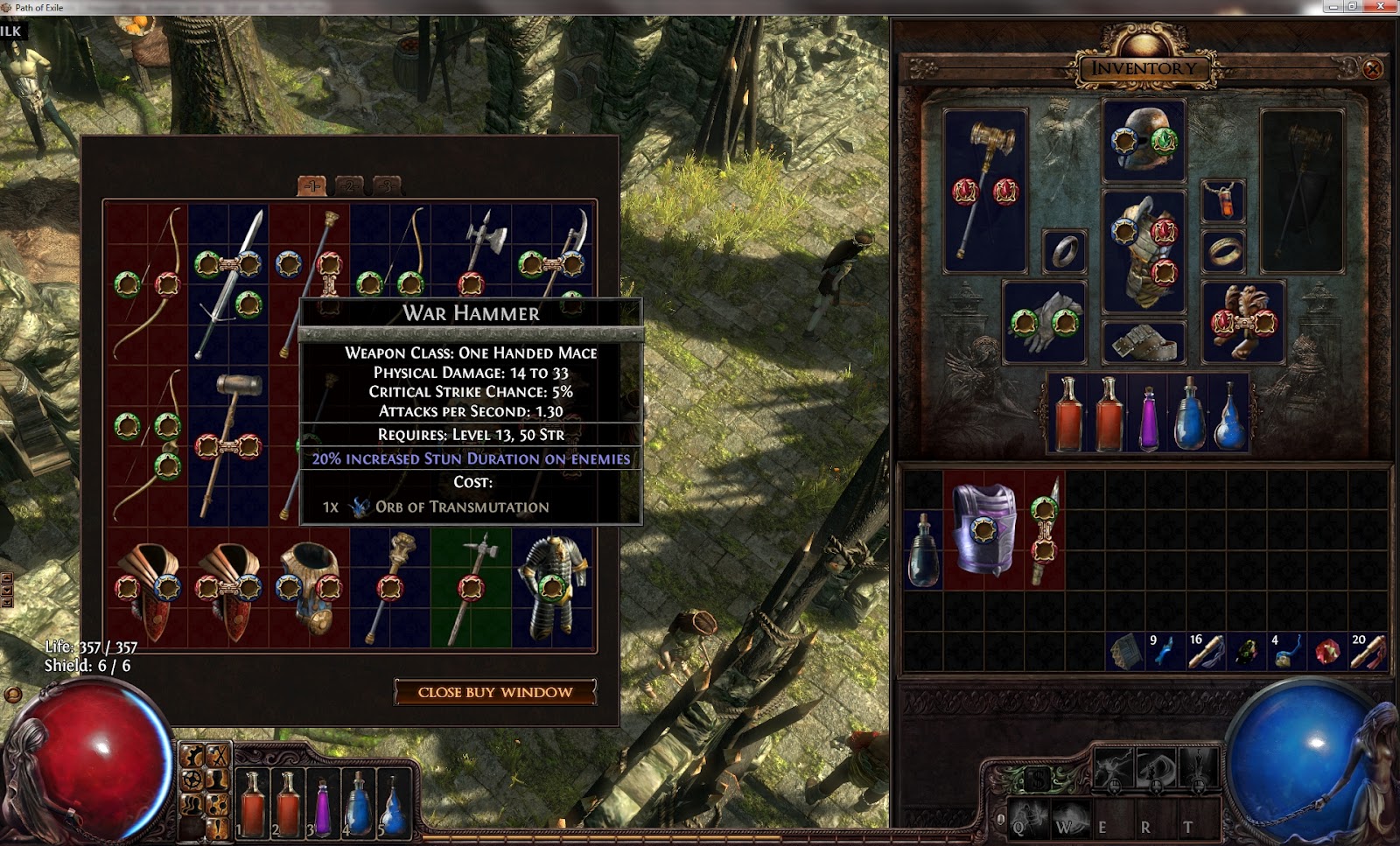Screen dimensions: 1400x846
Task: Select the equipped hammer in the weapon slot
Action: (x=985, y=189)
